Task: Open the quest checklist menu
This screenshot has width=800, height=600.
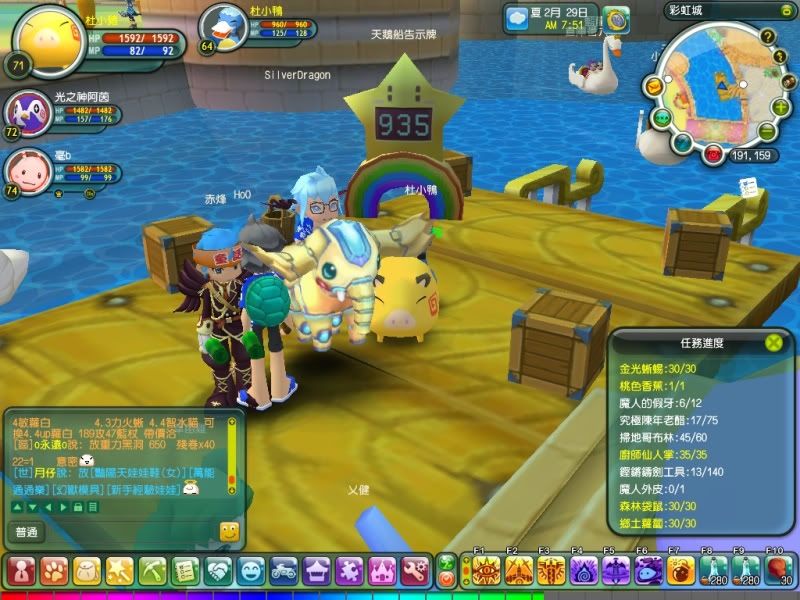Action: (x=185, y=571)
